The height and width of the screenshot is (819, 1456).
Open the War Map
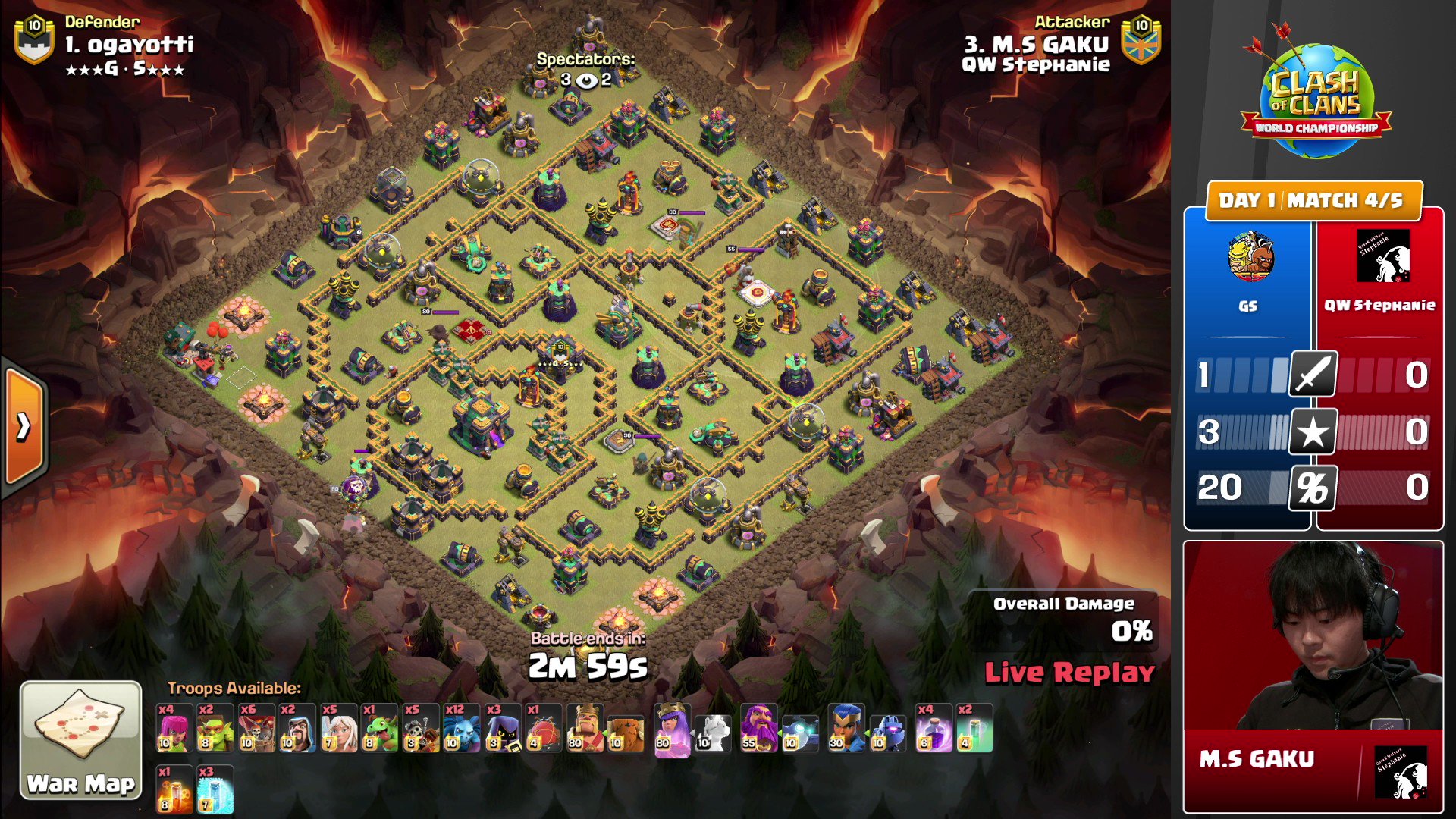[80, 739]
